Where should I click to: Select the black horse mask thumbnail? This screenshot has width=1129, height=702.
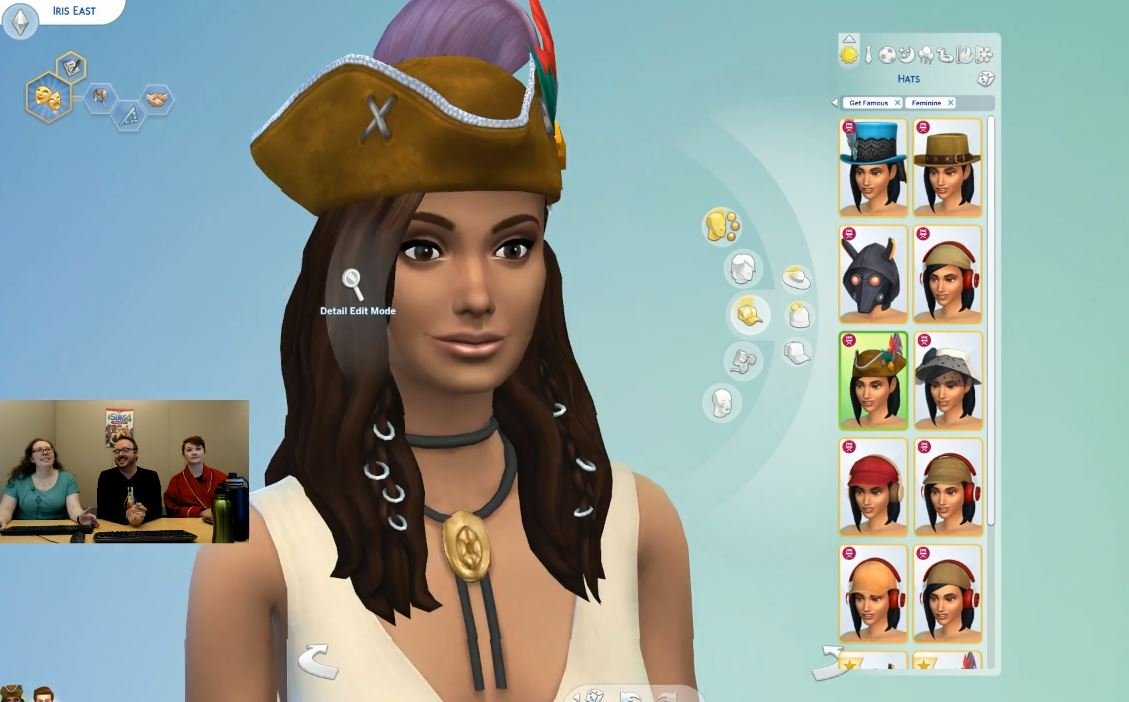tap(873, 274)
